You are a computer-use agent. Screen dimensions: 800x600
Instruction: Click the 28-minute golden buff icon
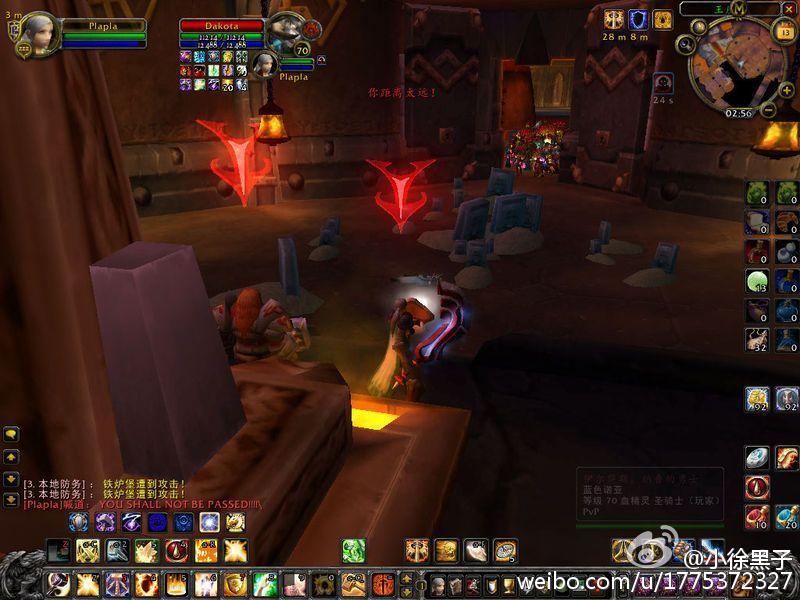pos(613,19)
